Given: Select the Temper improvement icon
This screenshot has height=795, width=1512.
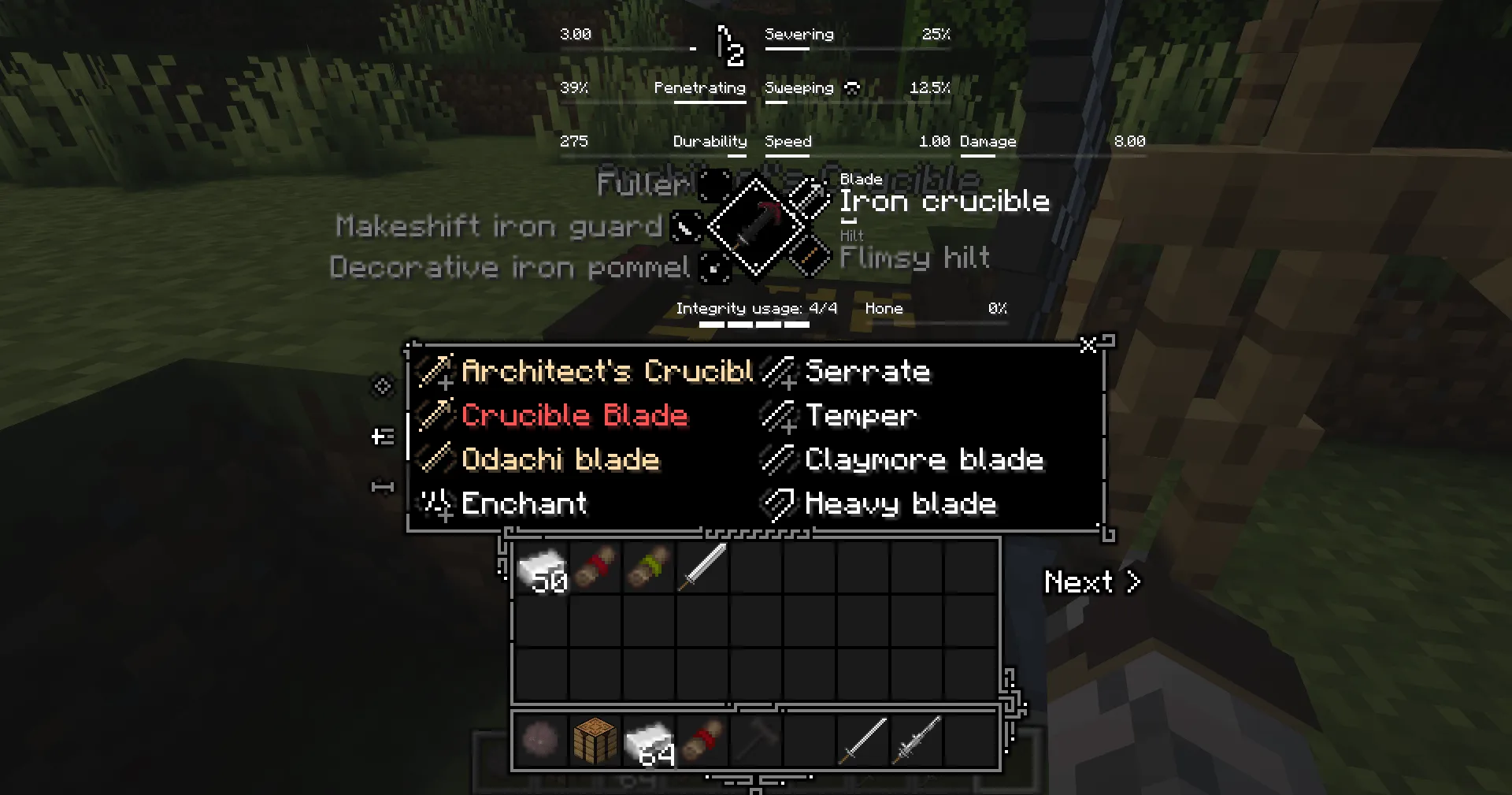Looking at the screenshot, I should click(x=778, y=415).
